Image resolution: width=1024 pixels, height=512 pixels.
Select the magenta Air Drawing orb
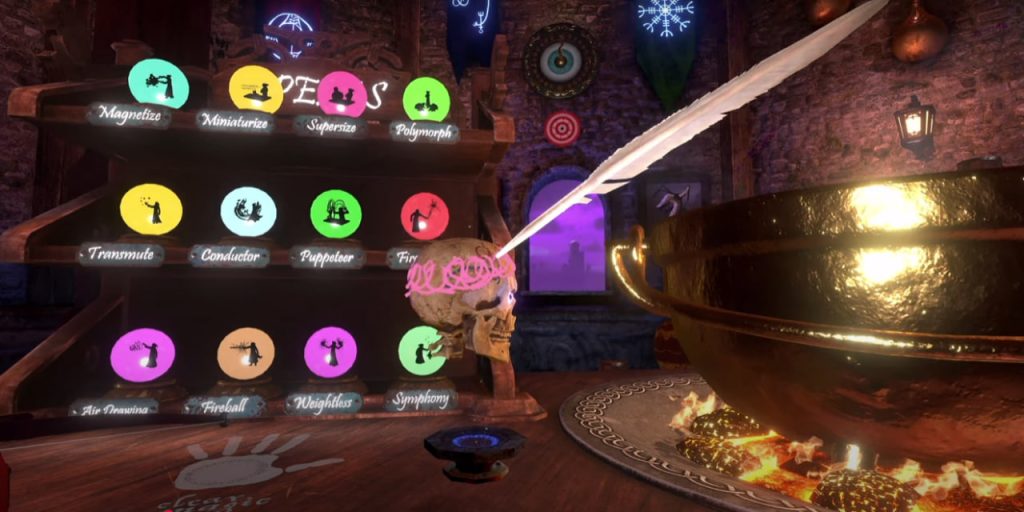click(x=142, y=355)
